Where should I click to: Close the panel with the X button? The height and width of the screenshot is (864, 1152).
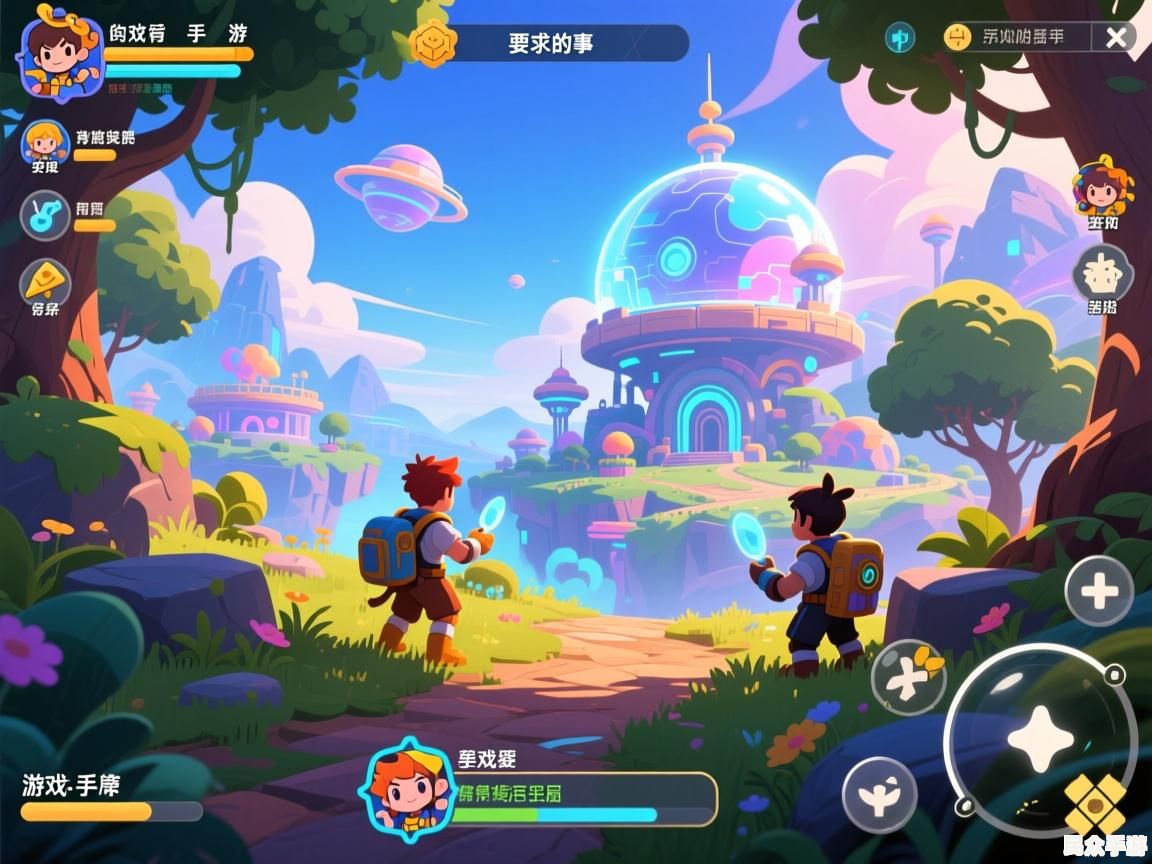(1115, 38)
